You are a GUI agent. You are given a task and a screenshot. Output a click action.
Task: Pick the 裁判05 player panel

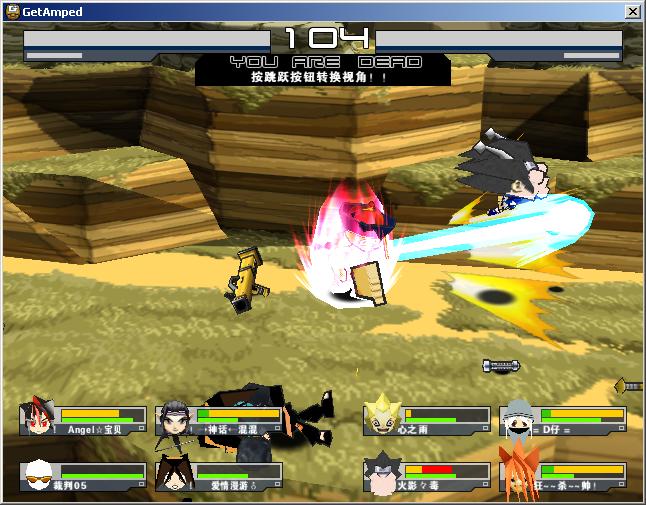84,476
